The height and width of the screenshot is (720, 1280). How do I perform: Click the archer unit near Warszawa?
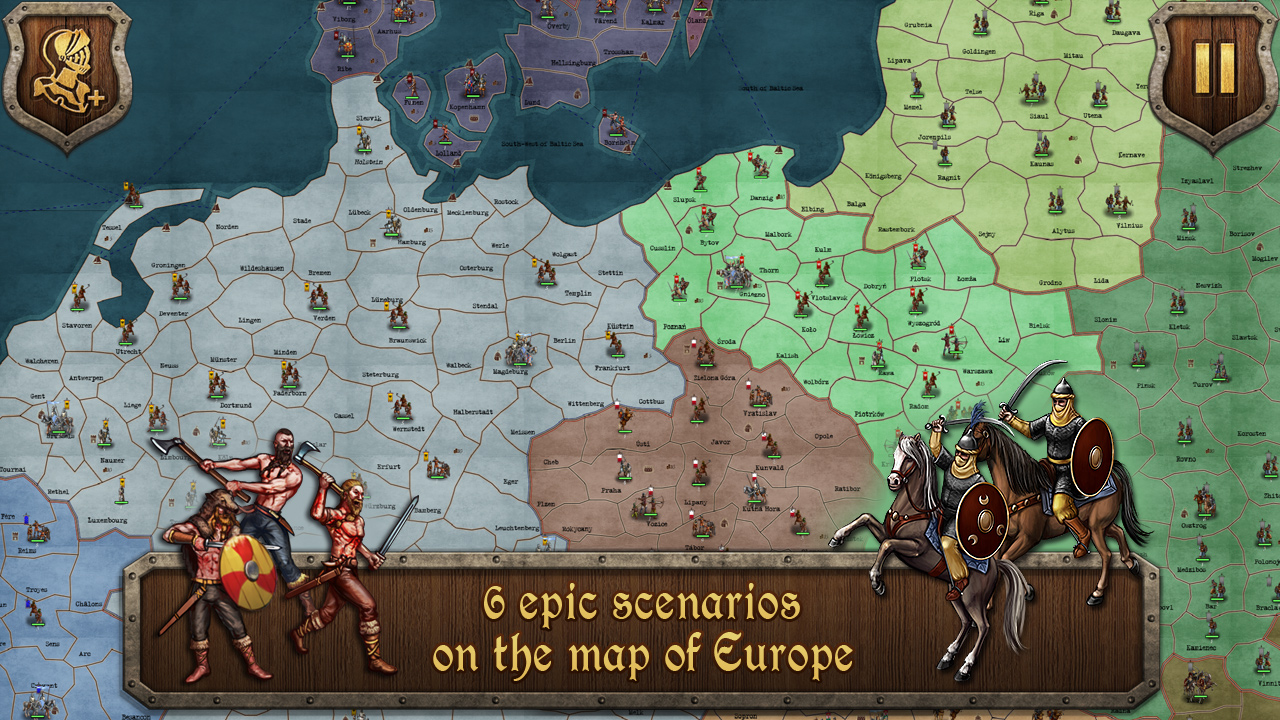(952, 344)
